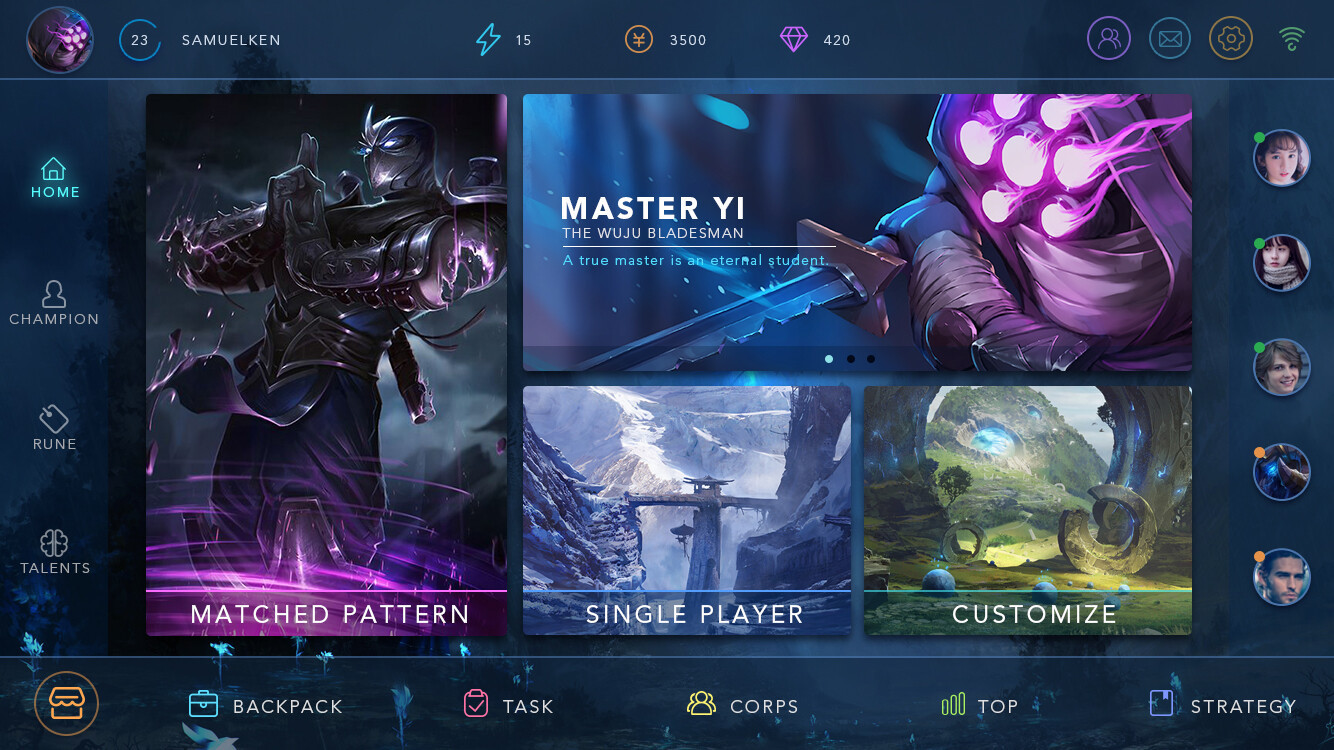Image resolution: width=1334 pixels, height=750 pixels.
Task: Open the Corps menu
Action: (743, 706)
